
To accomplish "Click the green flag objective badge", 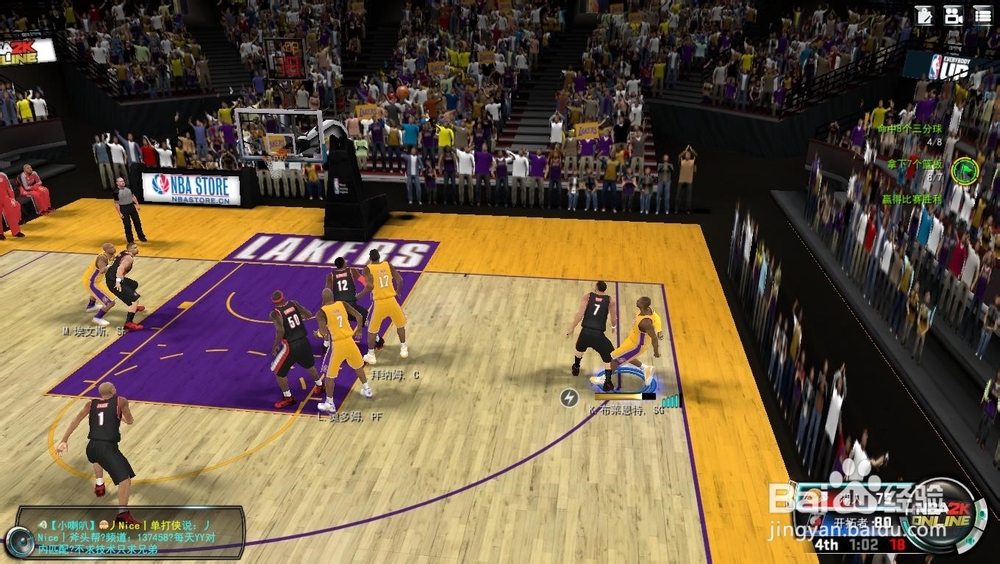I will pyautogui.click(x=963, y=169).
